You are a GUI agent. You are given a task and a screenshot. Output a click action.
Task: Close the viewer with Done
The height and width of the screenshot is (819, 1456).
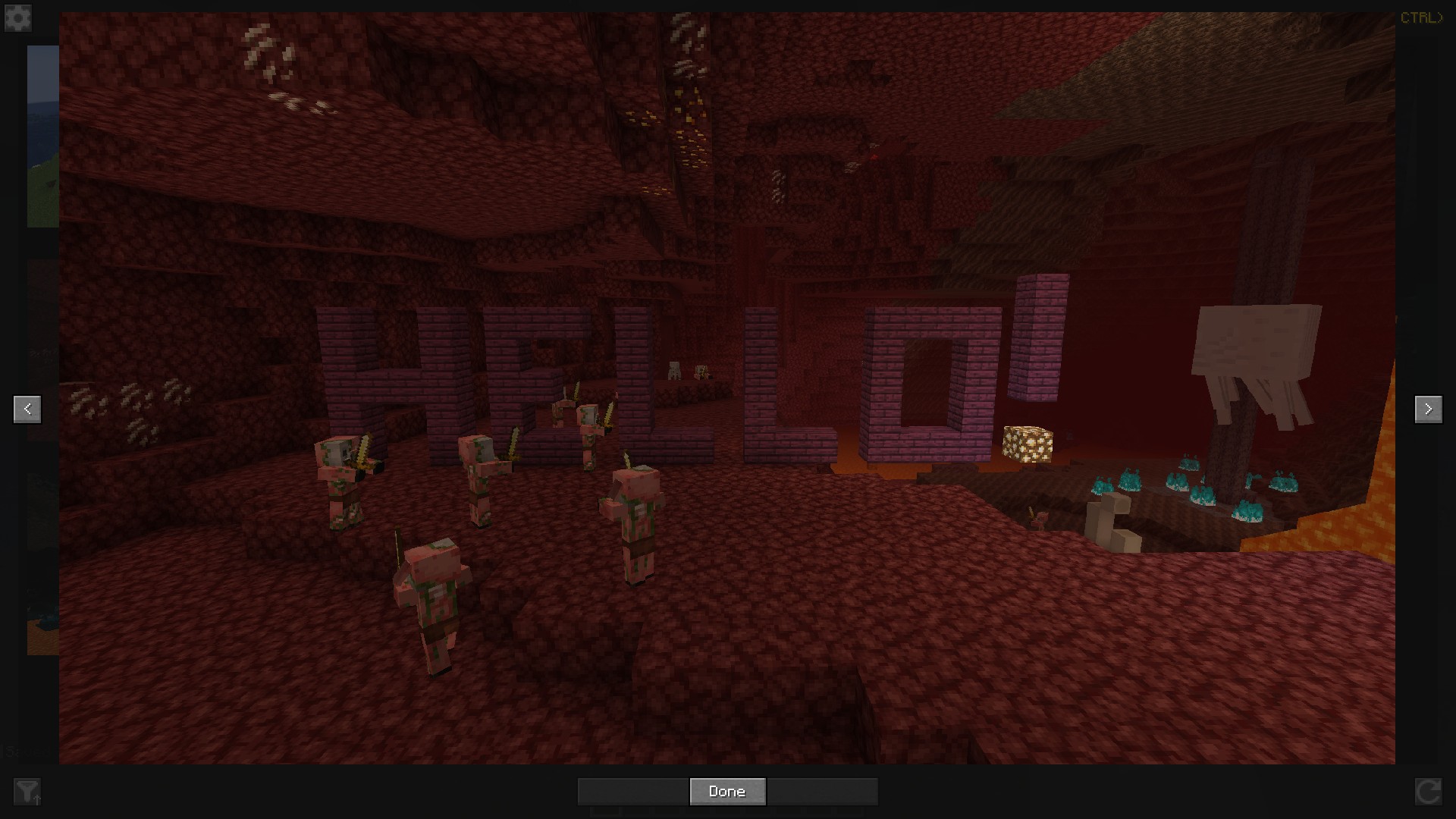click(727, 792)
